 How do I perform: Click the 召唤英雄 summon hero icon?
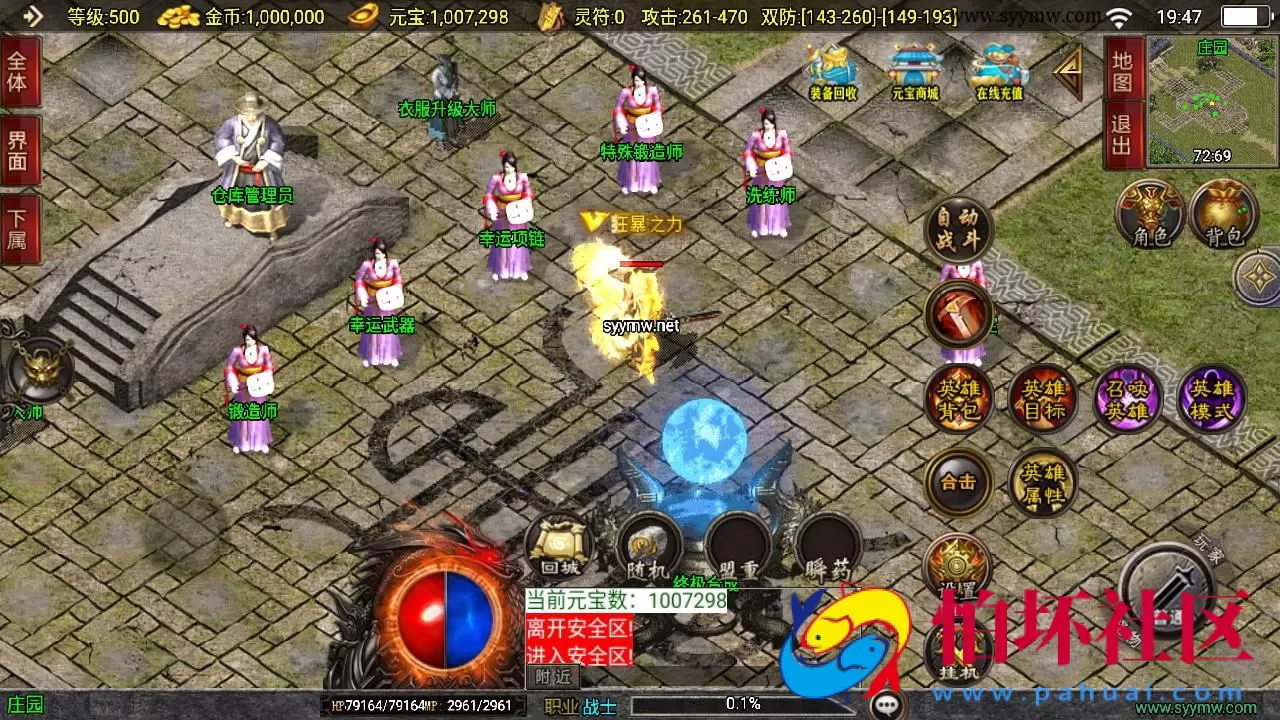click(x=1127, y=398)
